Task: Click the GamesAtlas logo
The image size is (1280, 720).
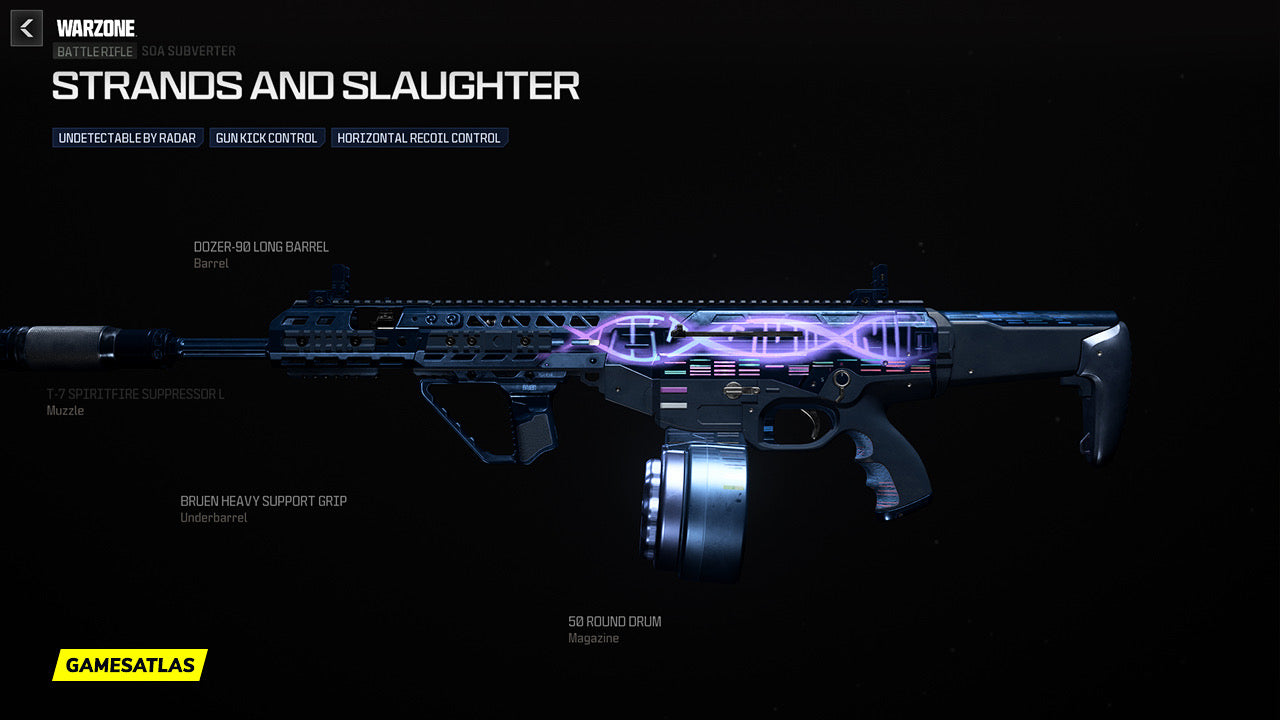Action: coord(130,665)
